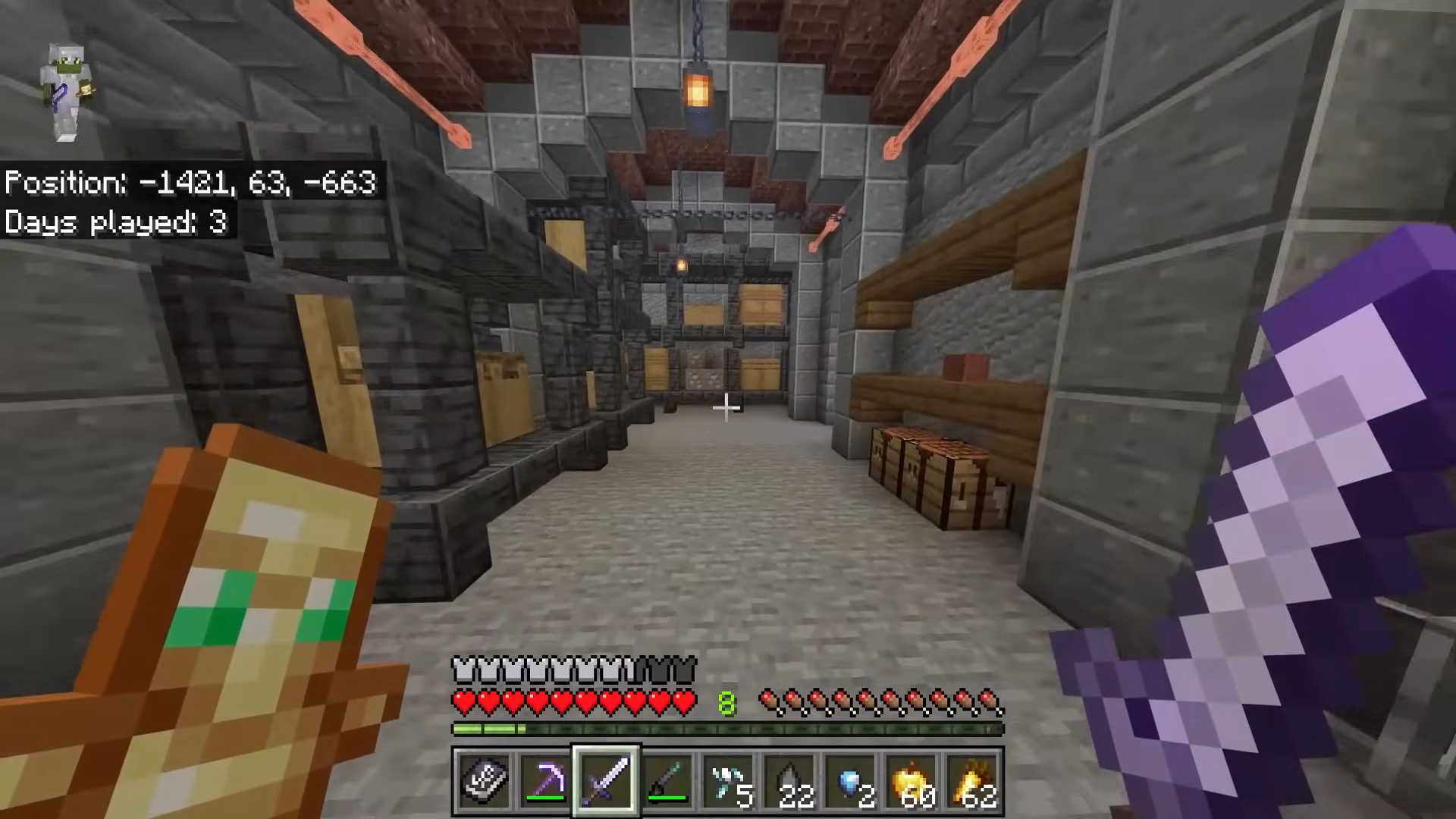This screenshot has height=819, width=1456.
Task: Select the golden carrot stack of 62
Action: click(x=973, y=780)
